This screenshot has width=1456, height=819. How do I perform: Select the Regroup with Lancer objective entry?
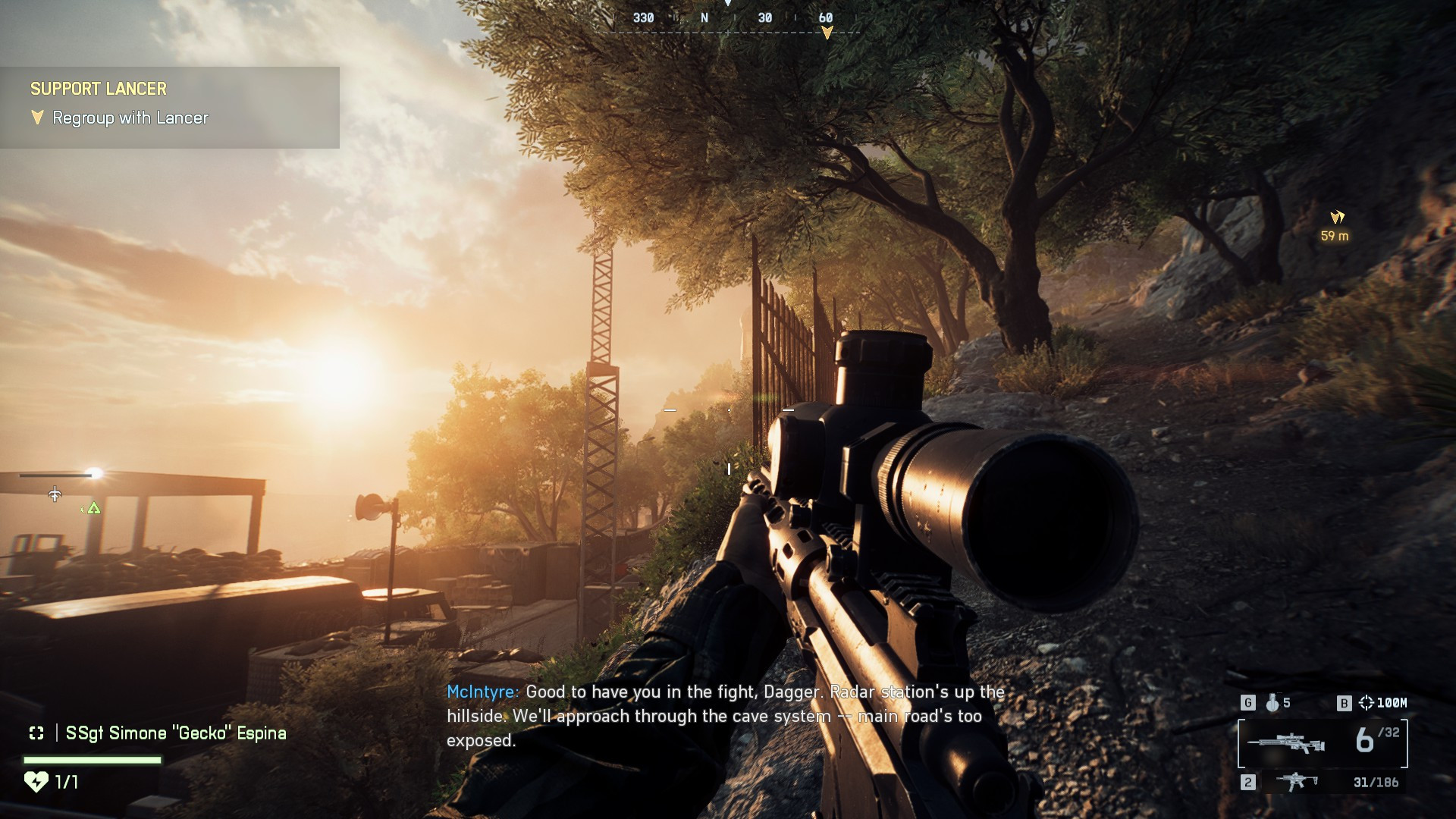pos(129,118)
